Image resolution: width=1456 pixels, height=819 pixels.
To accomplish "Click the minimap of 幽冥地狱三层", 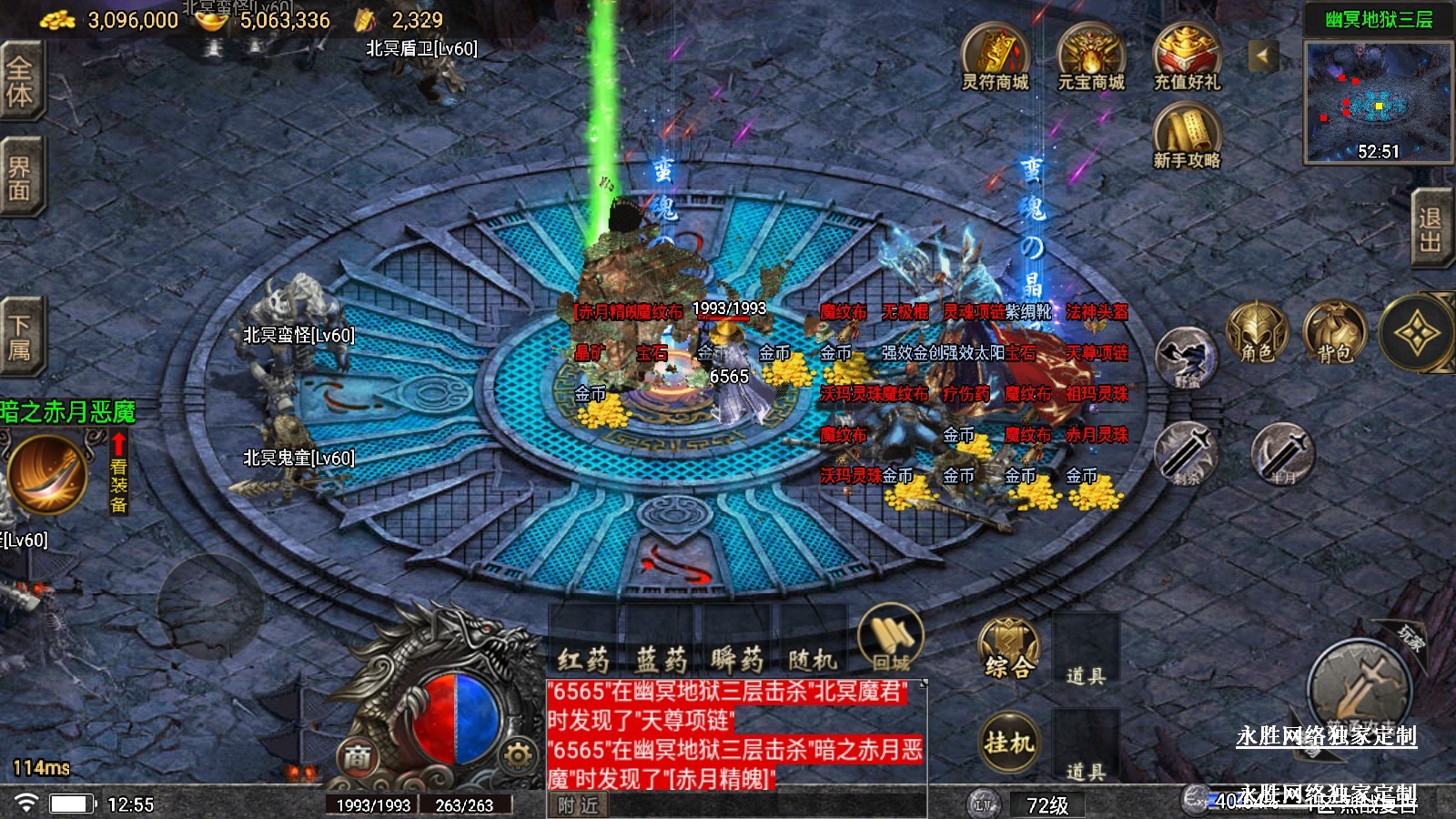I will 1377,102.
